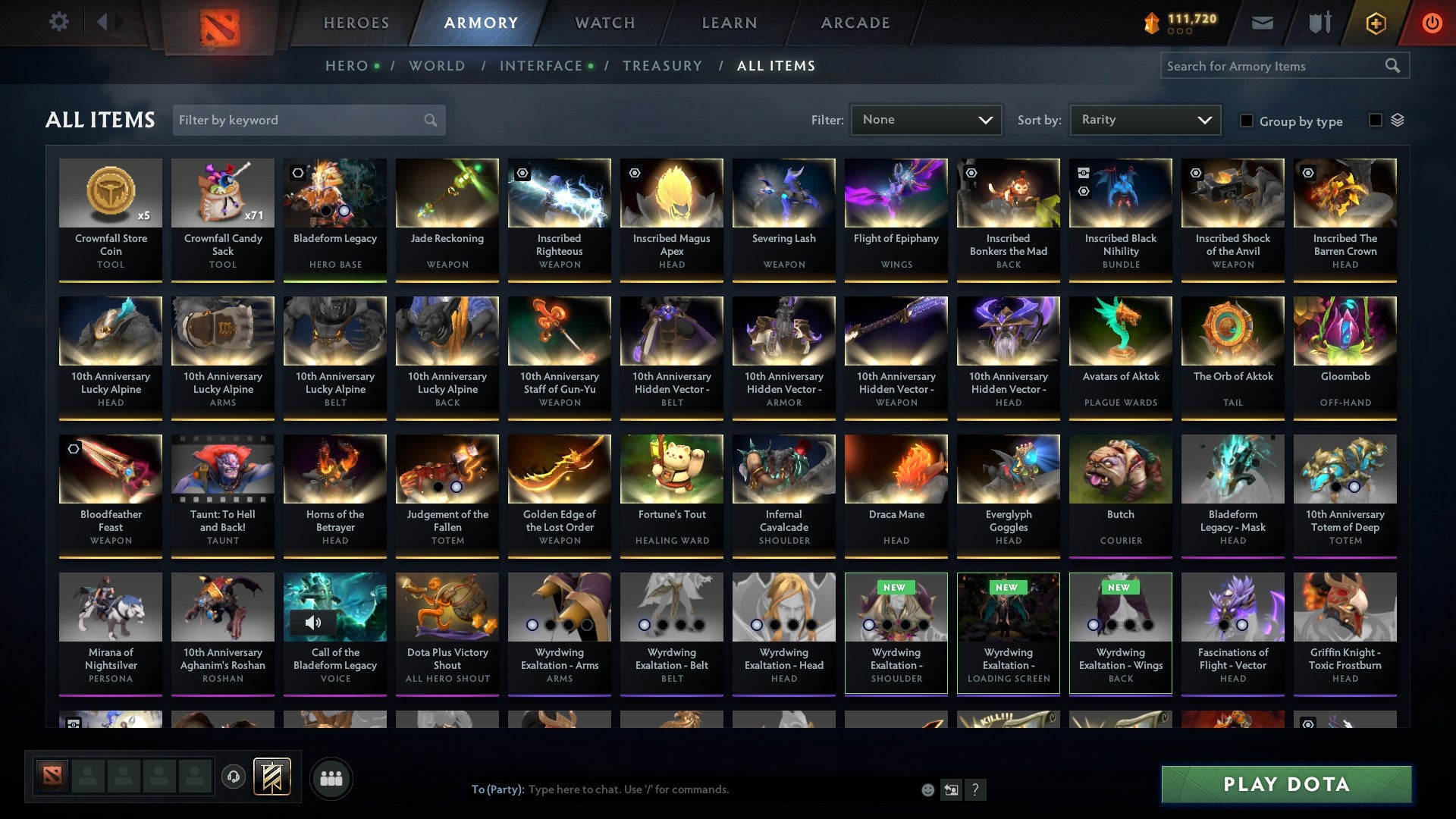The image size is (1456, 819).
Task: Open the WATCH menu item
Action: pyautogui.click(x=604, y=23)
